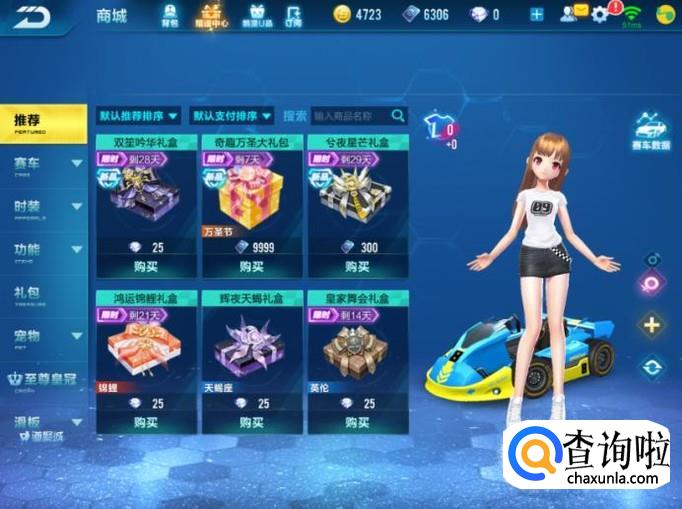Buy the 兮夜星芒礼盒 for 300

(358, 267)
